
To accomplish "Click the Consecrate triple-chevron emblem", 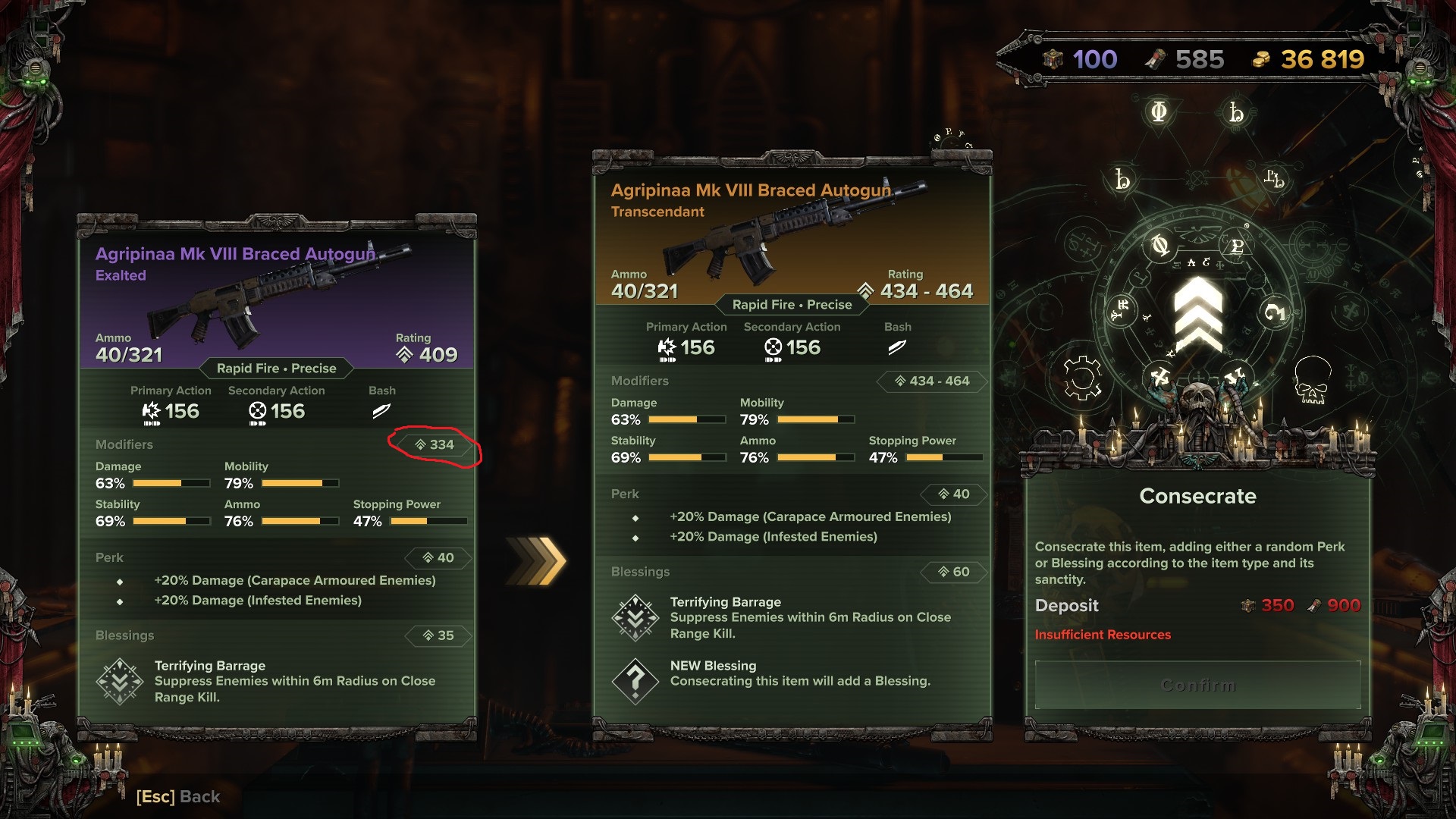I will [1198, 315].
